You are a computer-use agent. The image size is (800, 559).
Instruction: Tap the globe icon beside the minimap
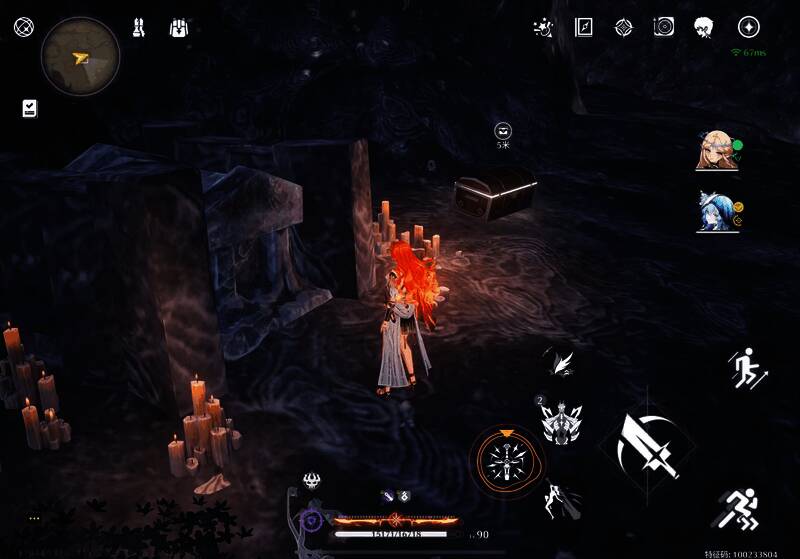click(x=23, y=27)
